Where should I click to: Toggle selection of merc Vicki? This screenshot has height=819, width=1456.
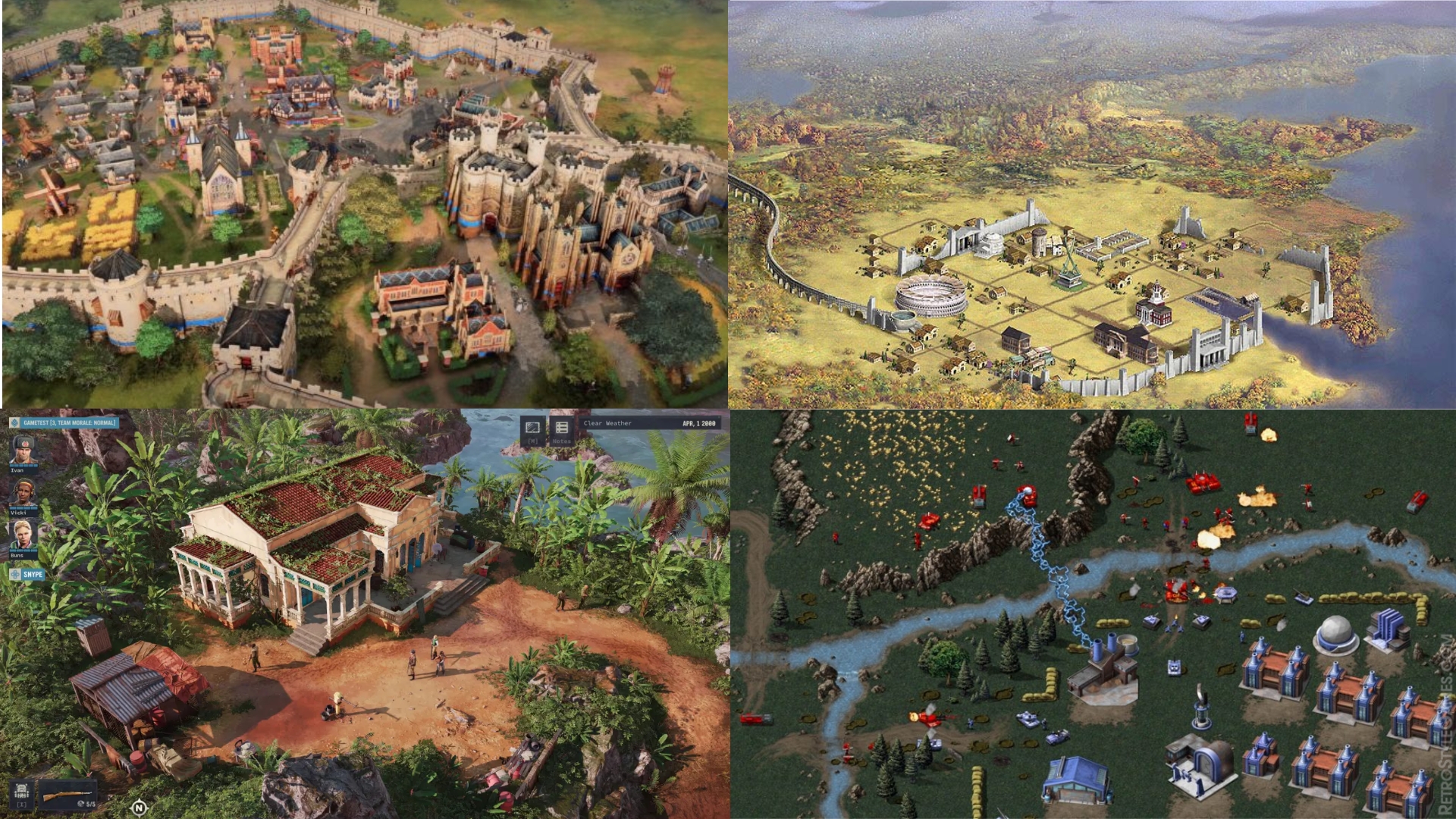[24, 493]
